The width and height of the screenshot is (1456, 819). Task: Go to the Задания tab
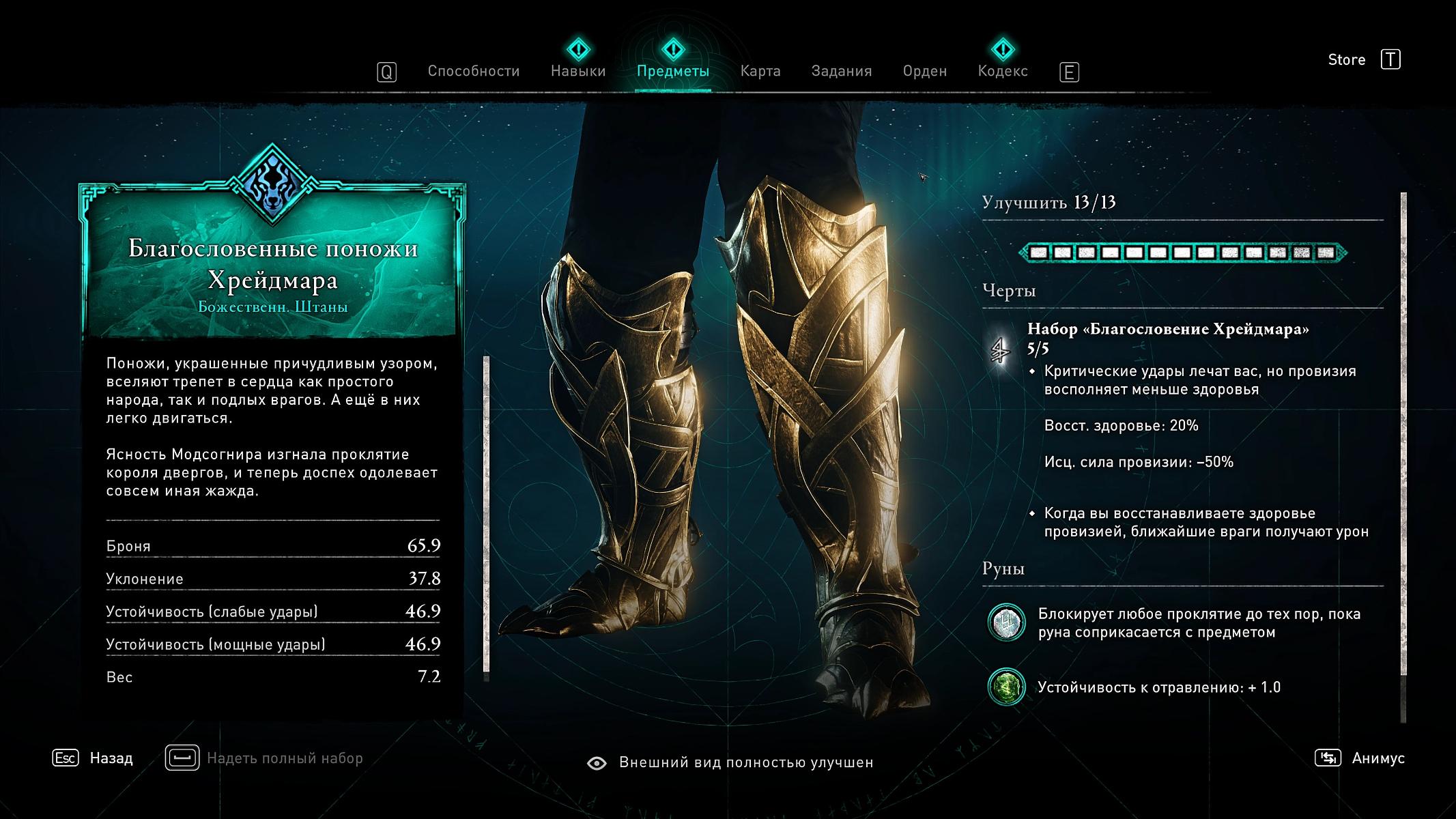(841, 72)
